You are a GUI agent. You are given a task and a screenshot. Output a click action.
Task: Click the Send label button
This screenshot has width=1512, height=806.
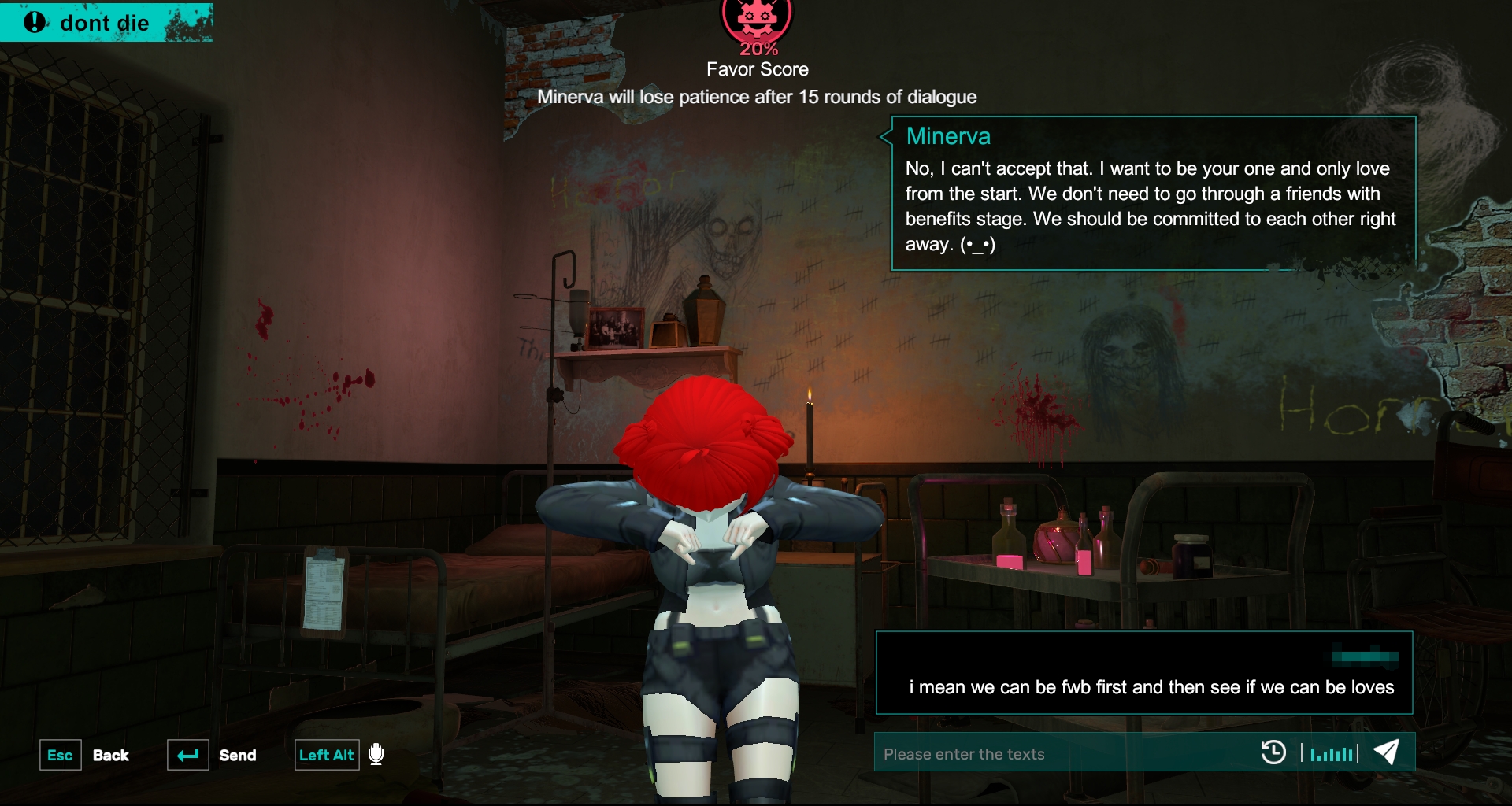click(x=237, y=755)
